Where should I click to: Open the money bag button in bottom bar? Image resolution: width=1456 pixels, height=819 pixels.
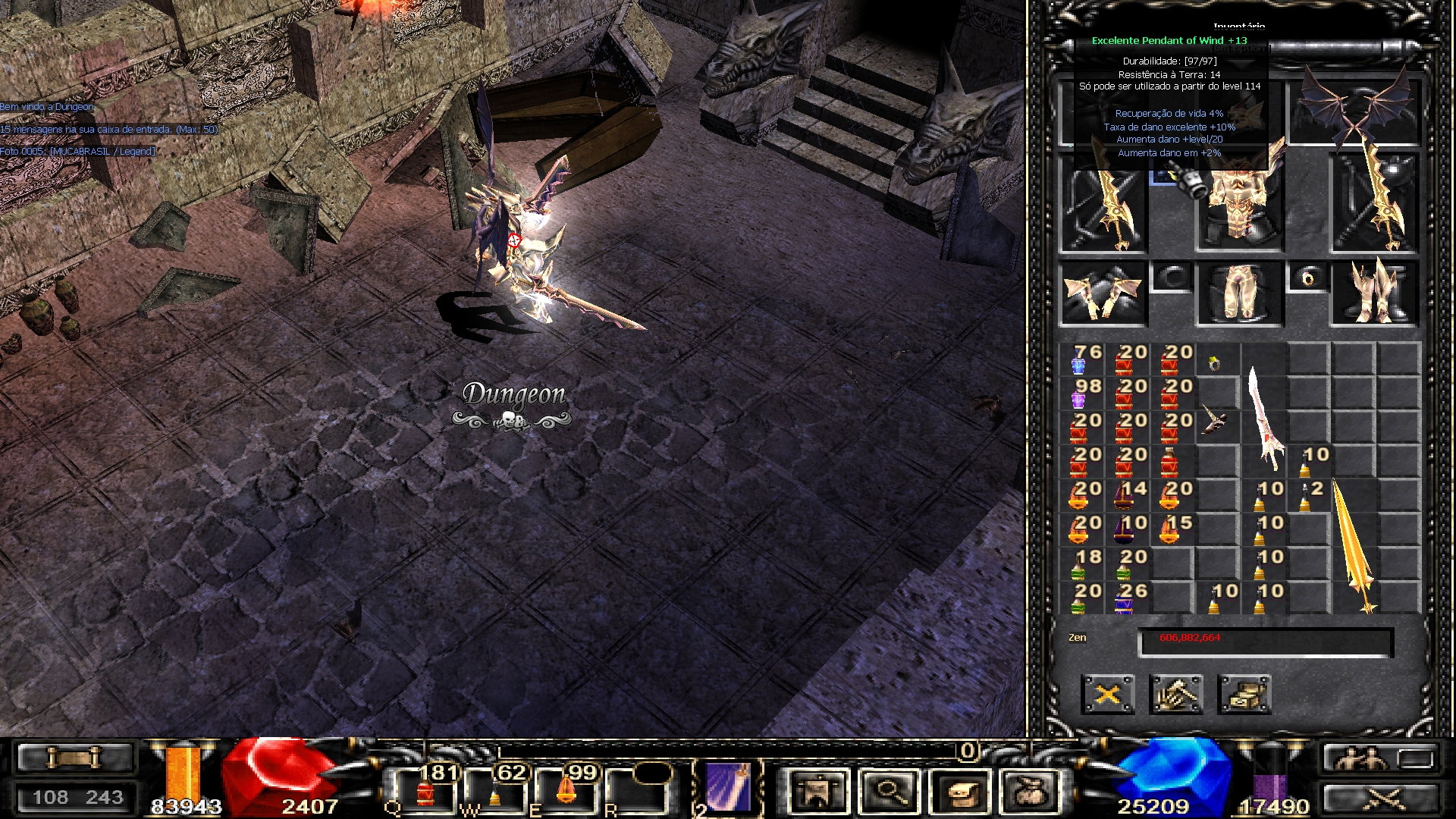(x=1030, y=790)
